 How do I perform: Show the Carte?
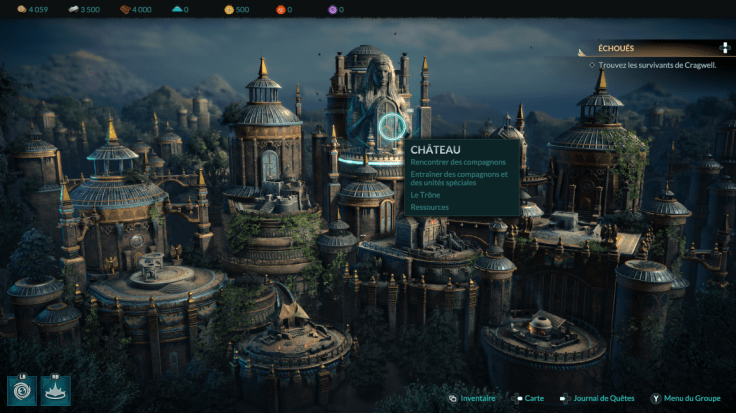pos(530,398)
